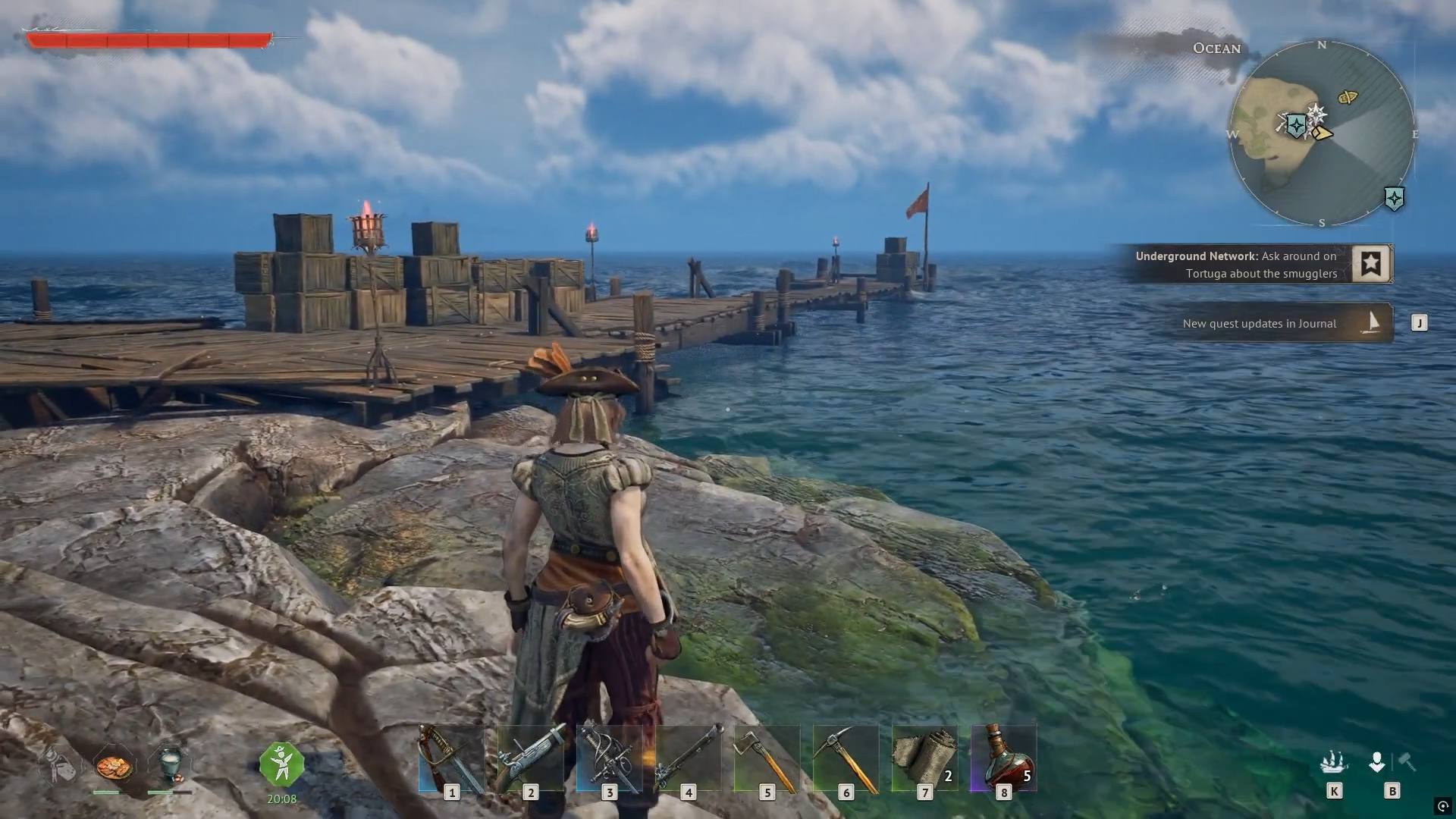Equip the axe from the hotbar
The width and height of the screenshot is (1456, 819).
coord(767,759)
